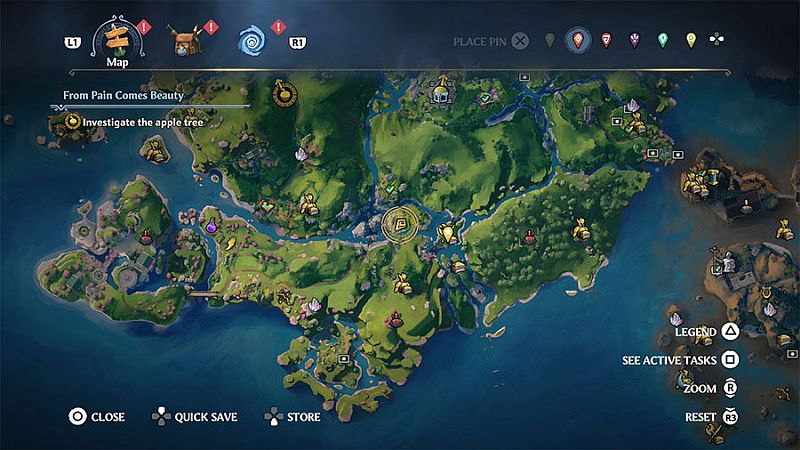Switch to the blue swirl abilities tab

pos(252,41)
